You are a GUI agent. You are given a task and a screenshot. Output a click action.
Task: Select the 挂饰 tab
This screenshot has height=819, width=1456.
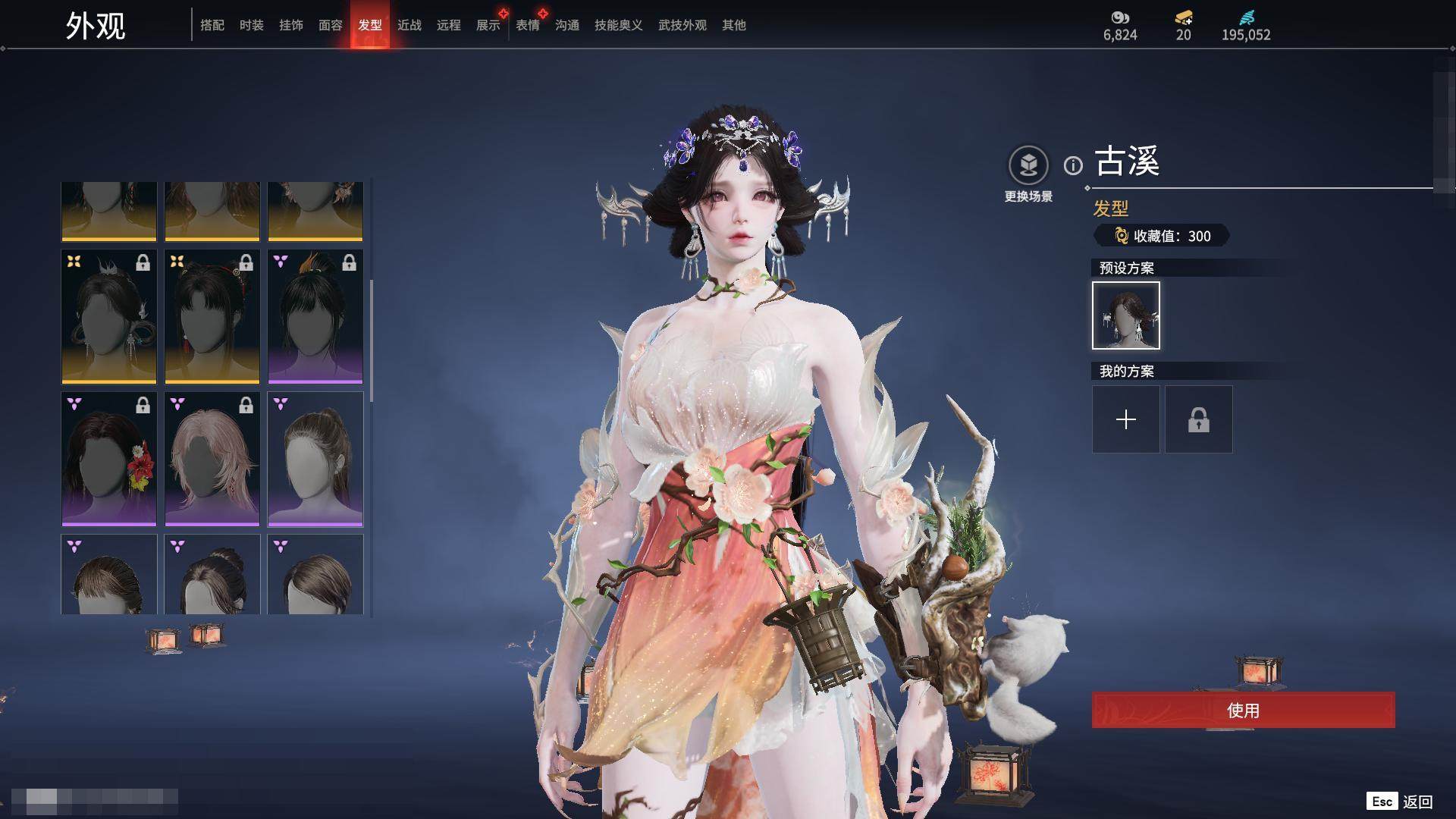pos(291,25)
